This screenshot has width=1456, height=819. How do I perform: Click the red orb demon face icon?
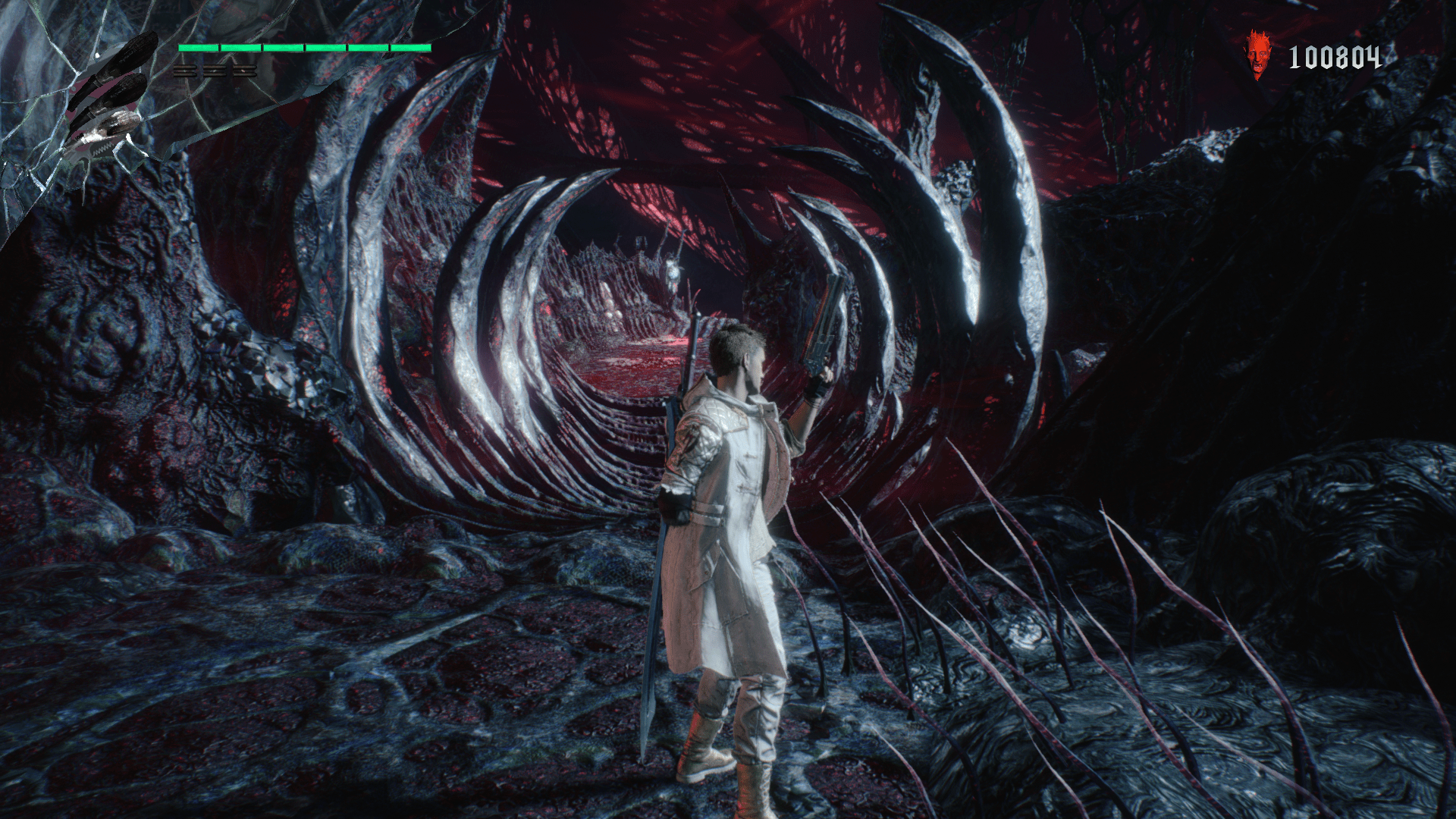tap(1259, 55)
